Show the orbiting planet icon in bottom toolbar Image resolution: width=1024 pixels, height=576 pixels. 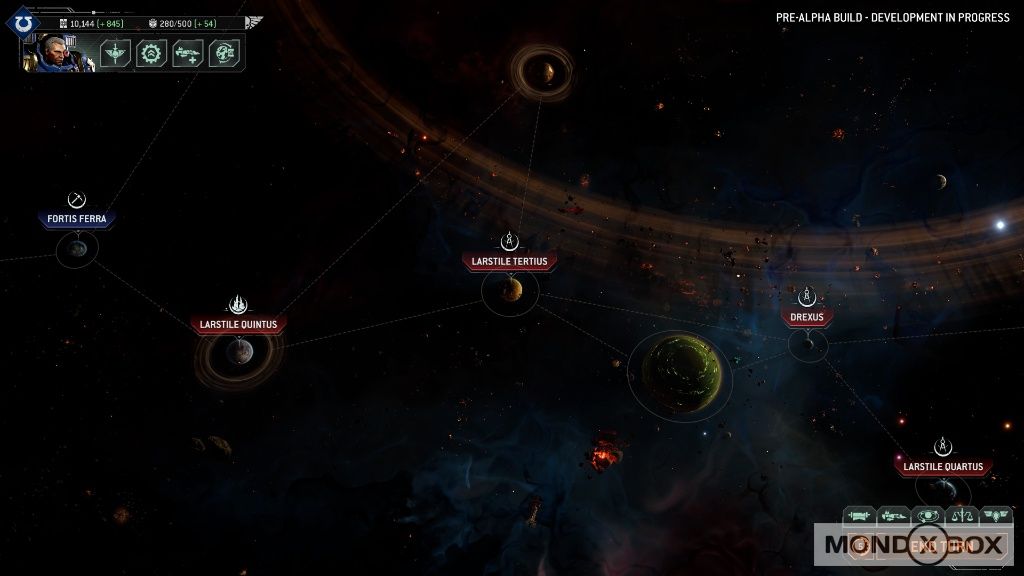coord(929,516)
